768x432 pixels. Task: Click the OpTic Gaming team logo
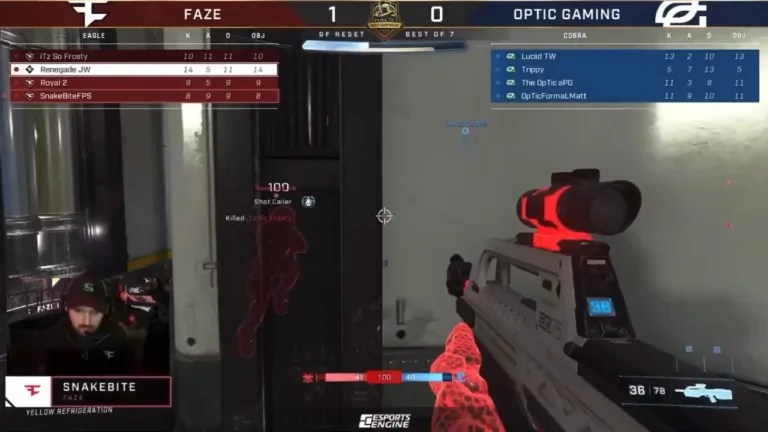pyautogui.click(x=681, y=13)
